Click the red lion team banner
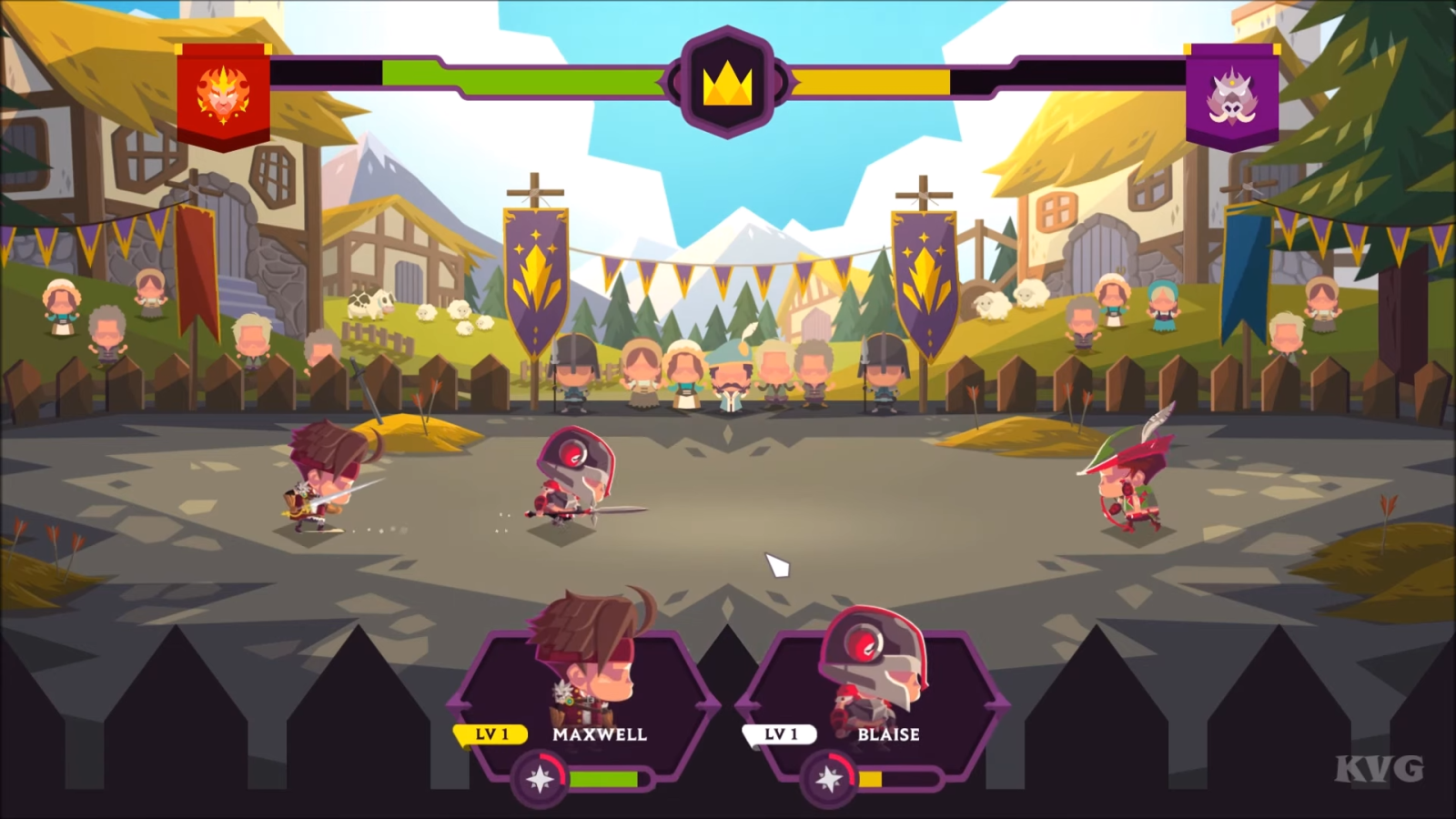1456x819 pixels. pos(221,96)
